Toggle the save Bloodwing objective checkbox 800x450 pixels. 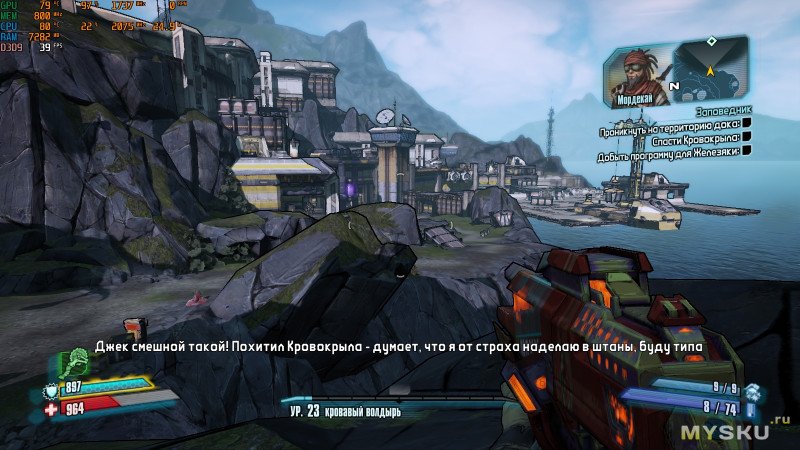[746, 138]
